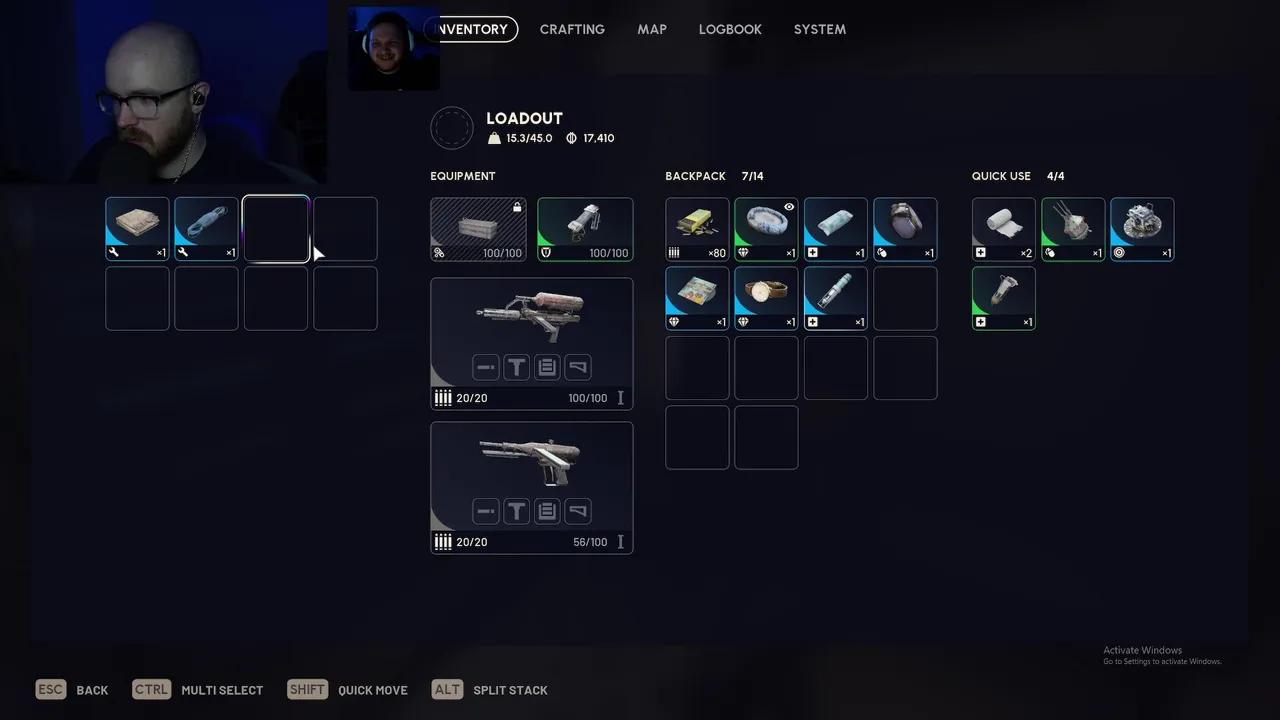Select the bandage roll quick-use slot
Screen dimensions: 1280x720
[1003, 229]
